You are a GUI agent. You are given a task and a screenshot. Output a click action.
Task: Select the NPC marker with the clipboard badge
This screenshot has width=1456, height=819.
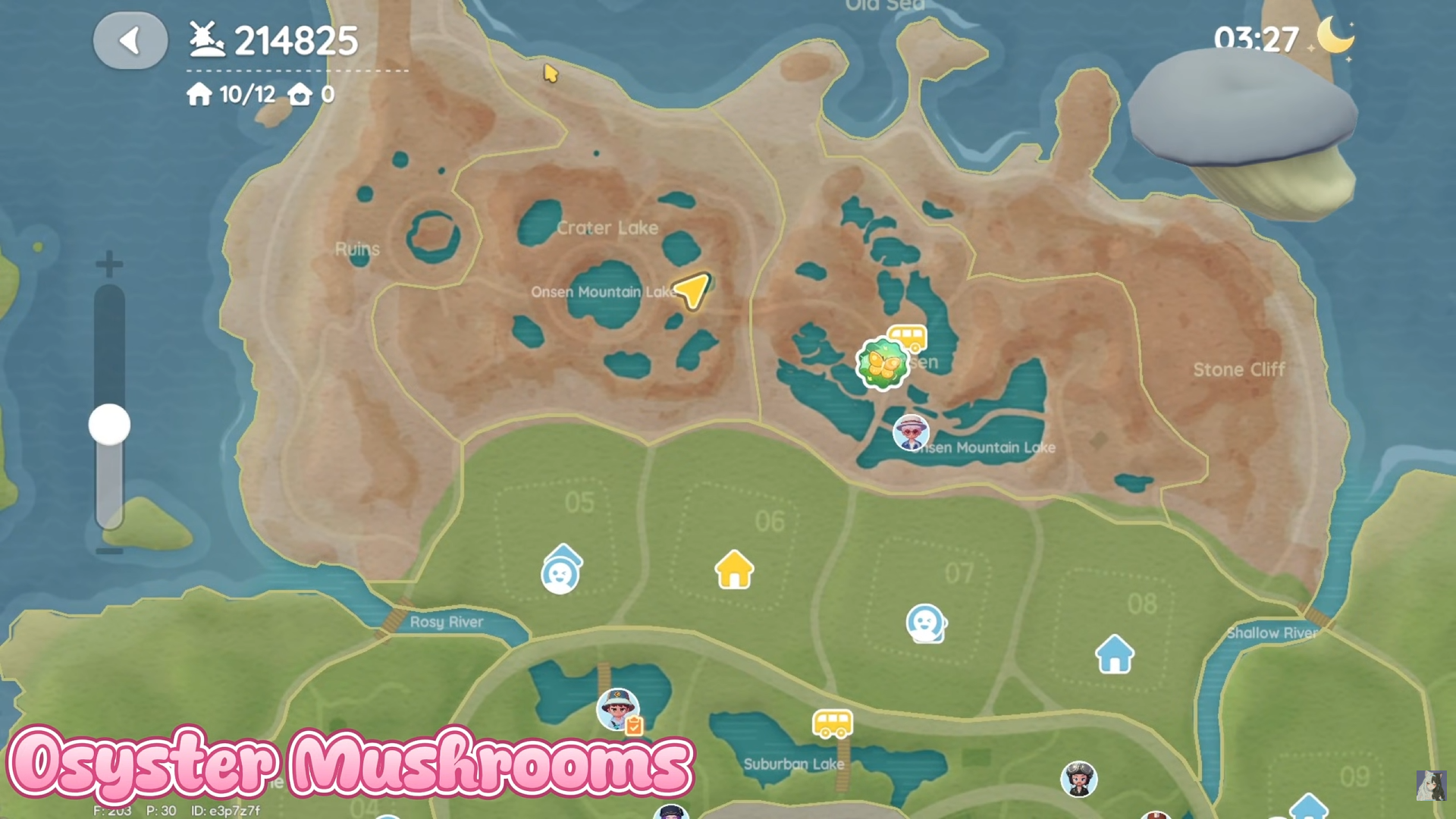click(618, 710)
